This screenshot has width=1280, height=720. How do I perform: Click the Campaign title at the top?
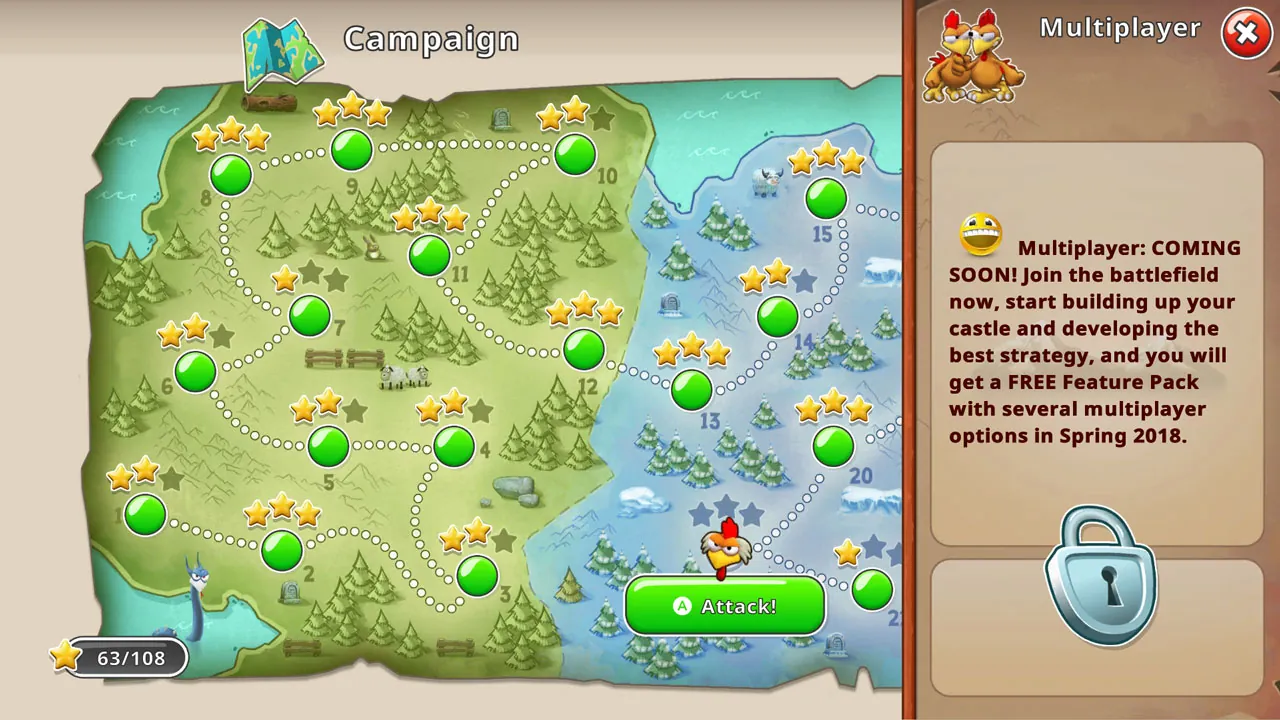431,39
